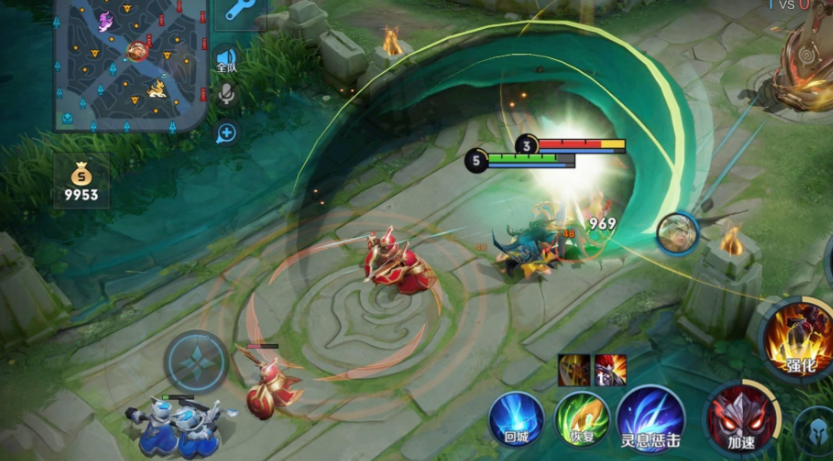Select the red-haired warrior status icon
Screen dimensions: 833x461
pyautogui.click(x=609, y=369)
